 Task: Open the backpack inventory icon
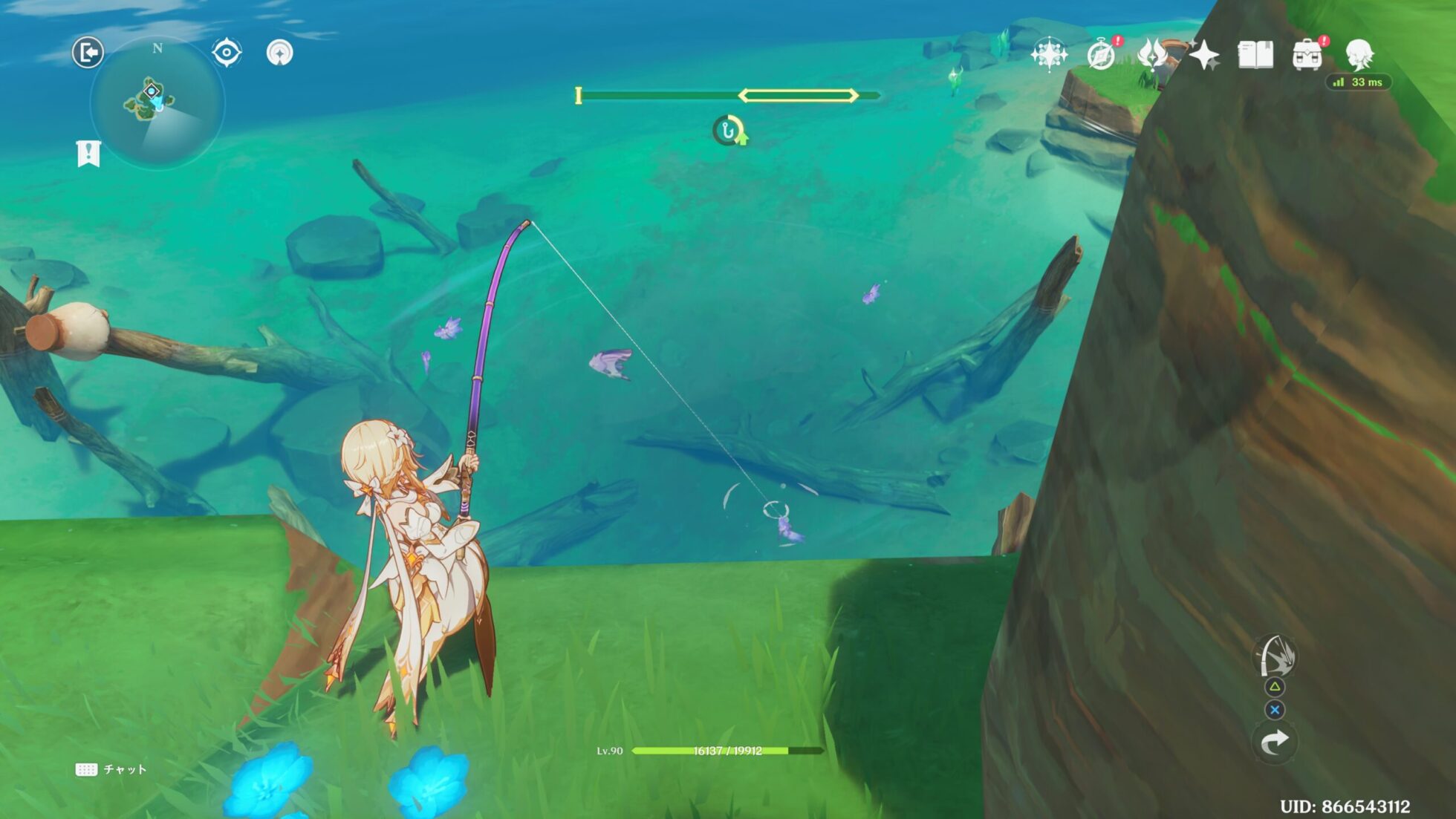1307,55
